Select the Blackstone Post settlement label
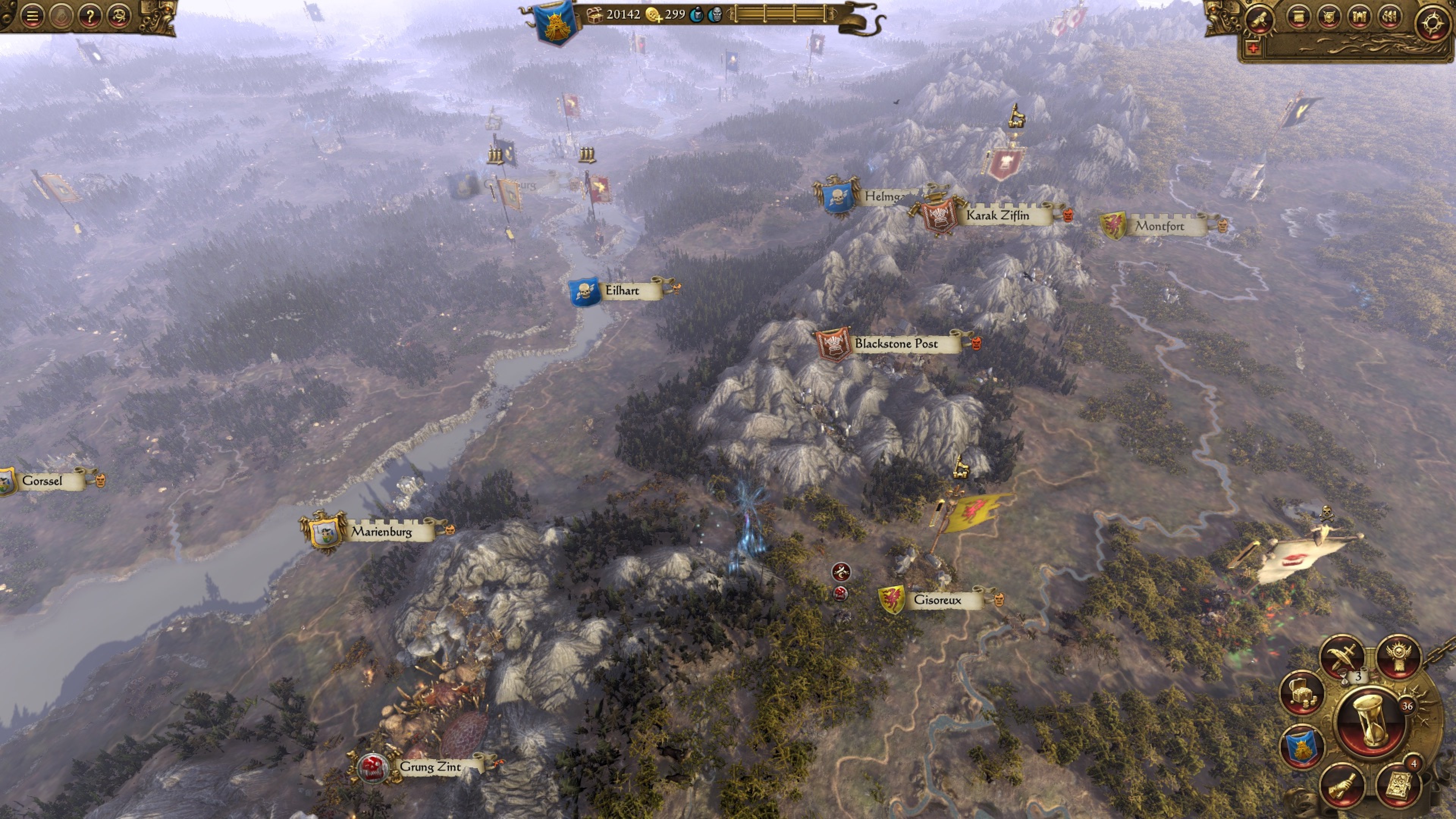The width and height of the screenshot is (1456, 819). tap(896, 344)
